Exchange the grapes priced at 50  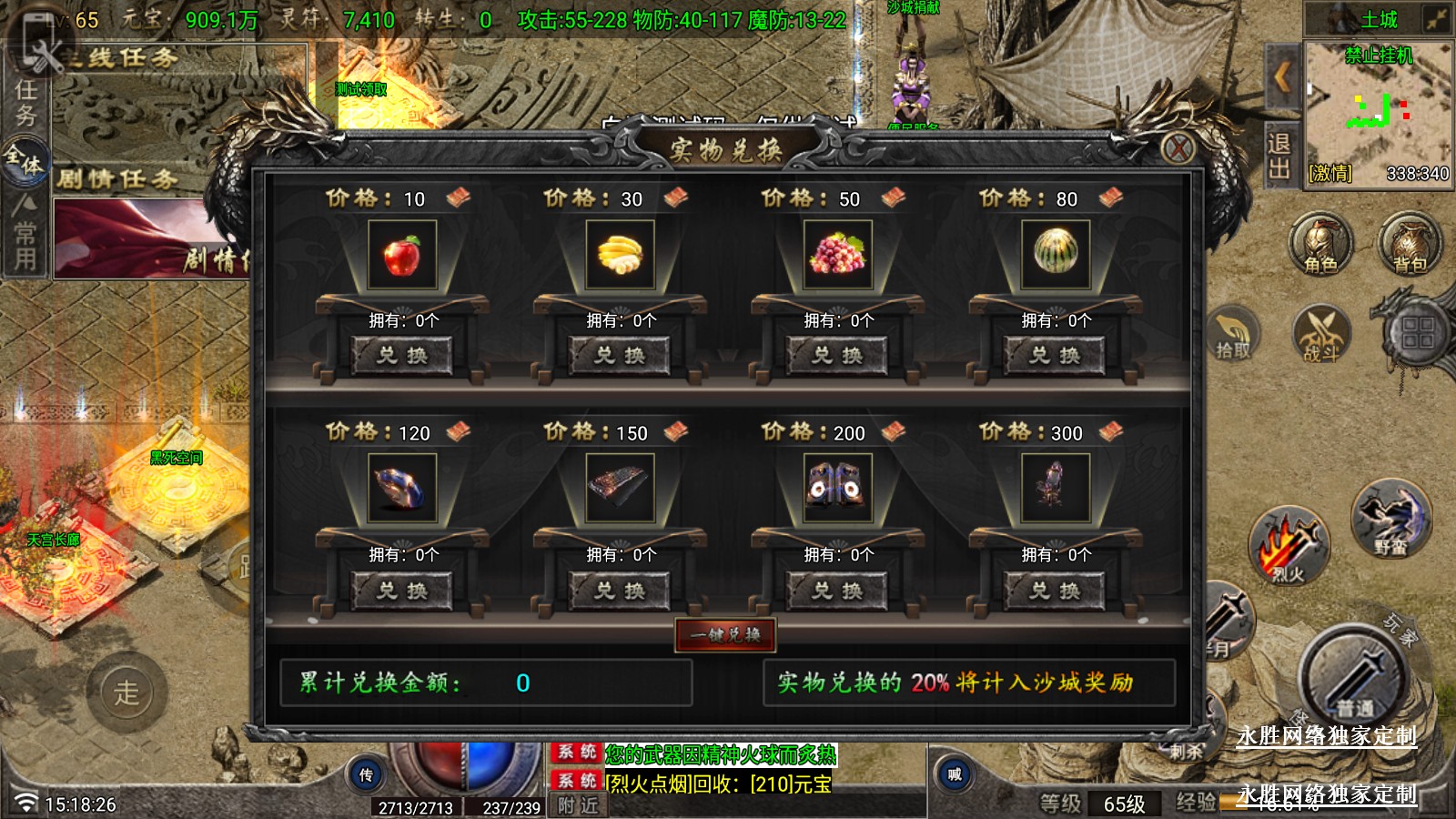pos(837,355)
